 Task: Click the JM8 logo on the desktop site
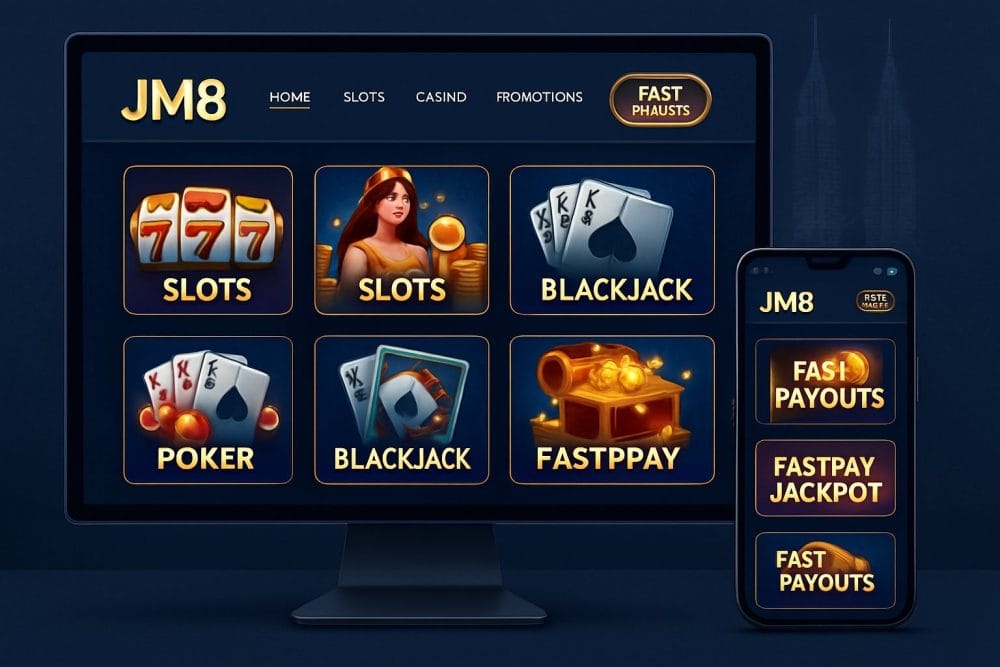point(173,100)
